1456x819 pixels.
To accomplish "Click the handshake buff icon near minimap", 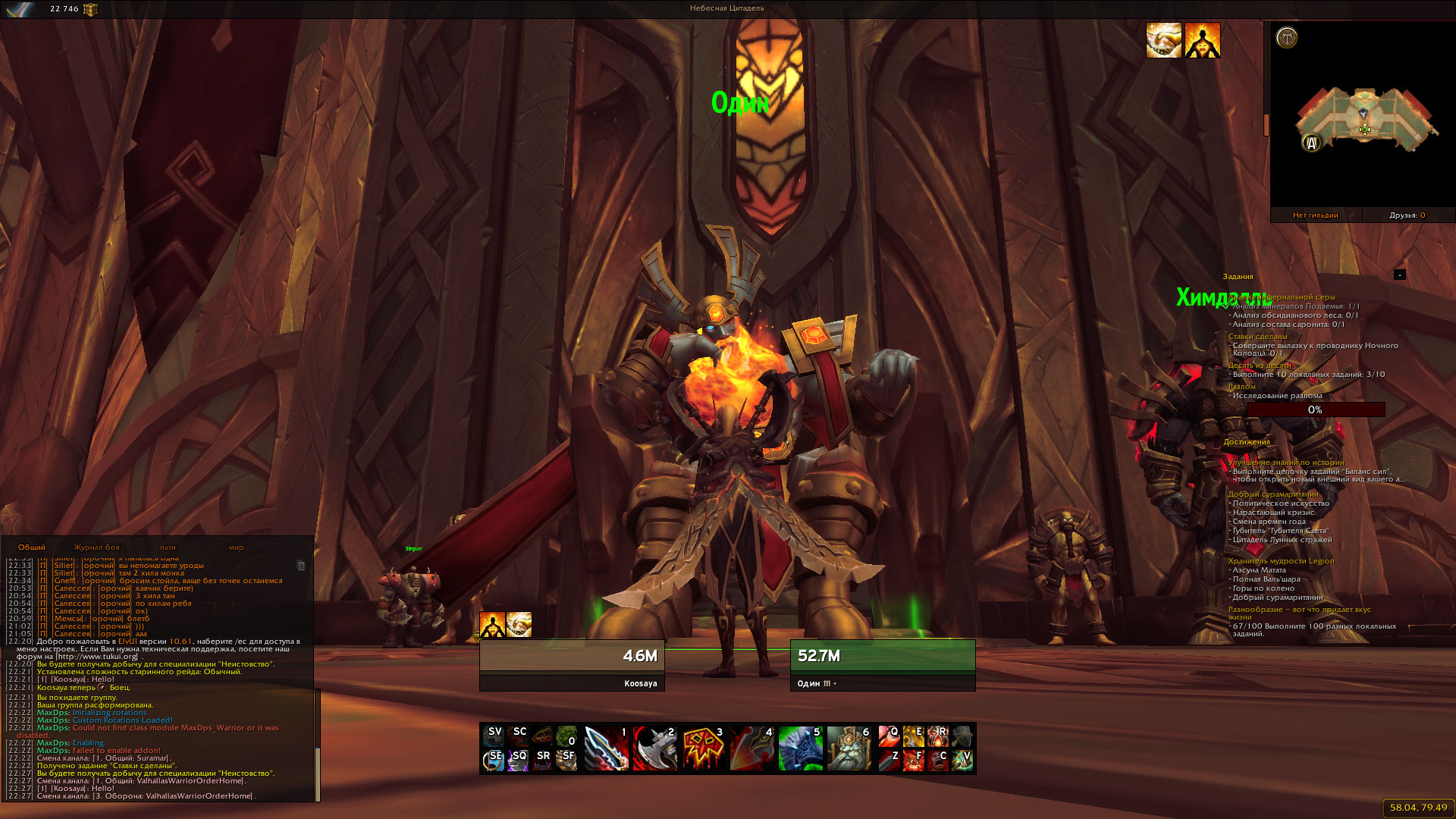I will coord(1163,40).
